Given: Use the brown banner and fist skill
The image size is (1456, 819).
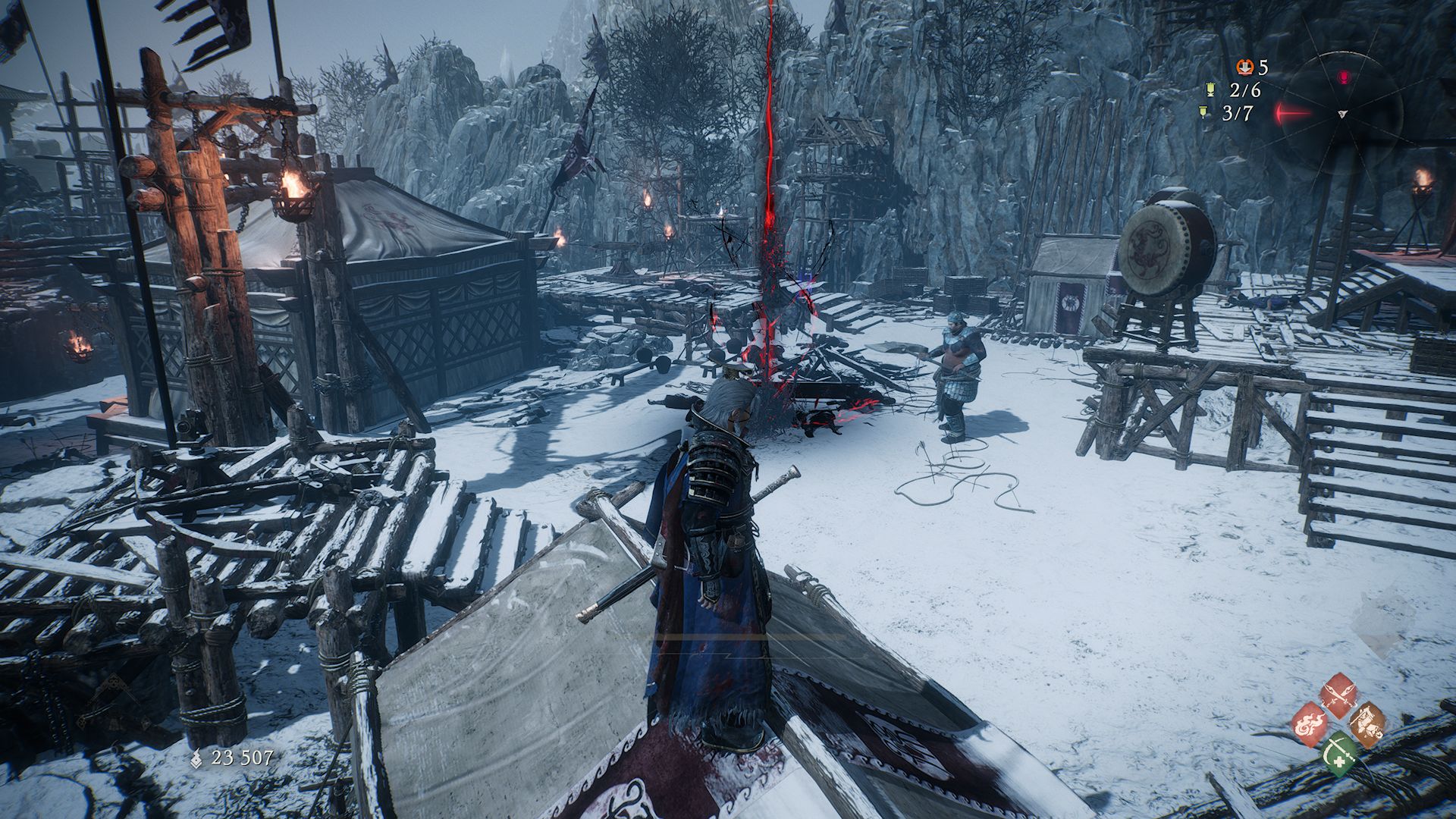Looking at the screenshot, I should pos(1367,723).
